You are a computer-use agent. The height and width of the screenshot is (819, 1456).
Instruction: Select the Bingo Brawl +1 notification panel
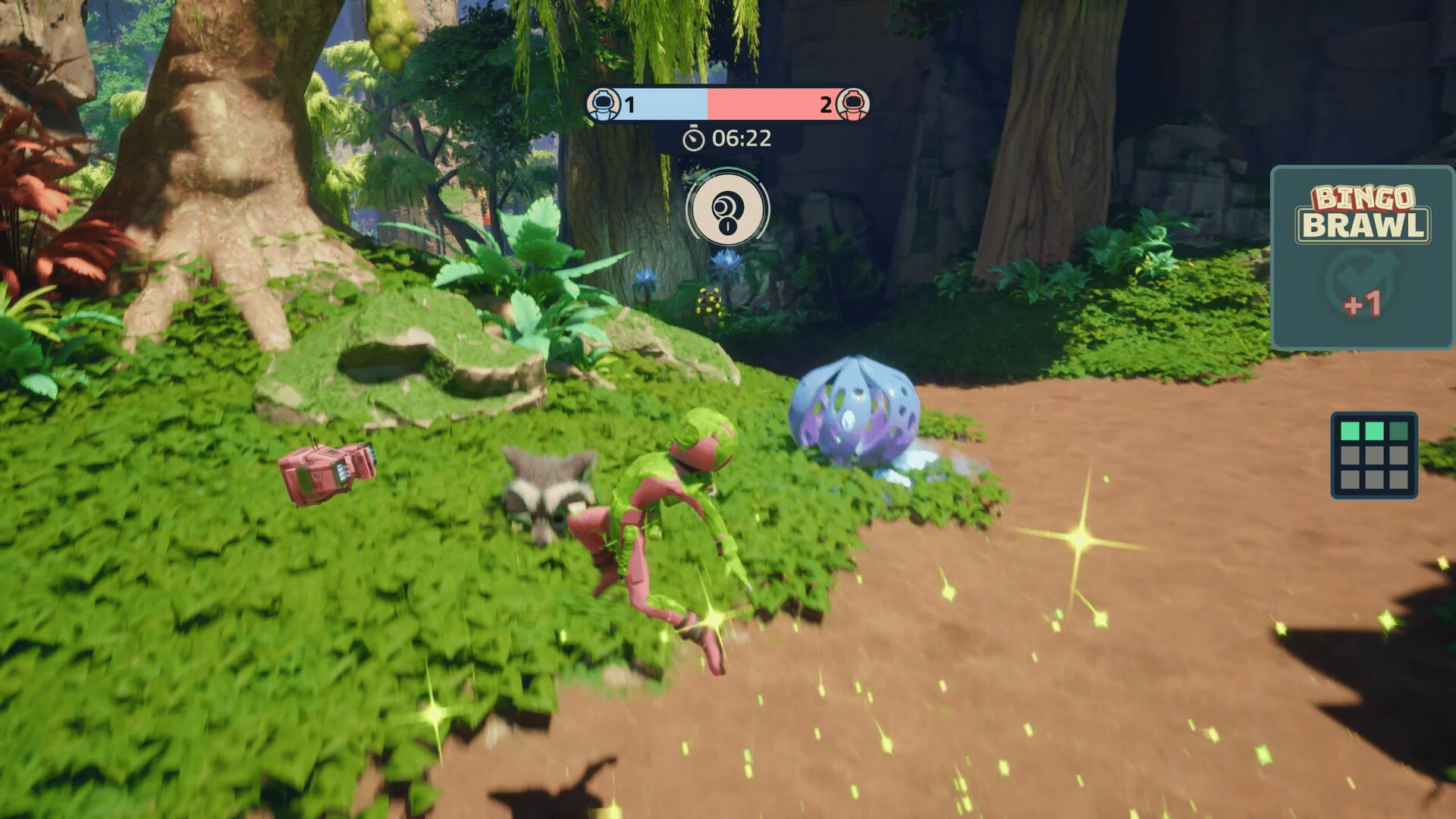pyautogui.click(x=1361, y=258)
